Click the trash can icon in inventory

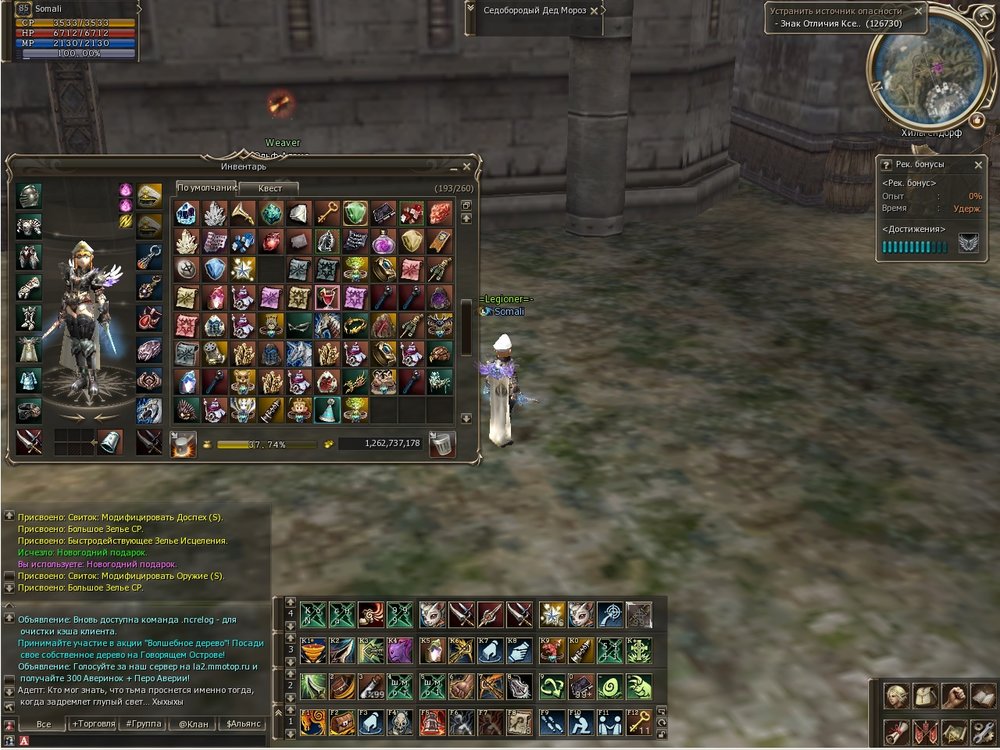coord(441,444)
